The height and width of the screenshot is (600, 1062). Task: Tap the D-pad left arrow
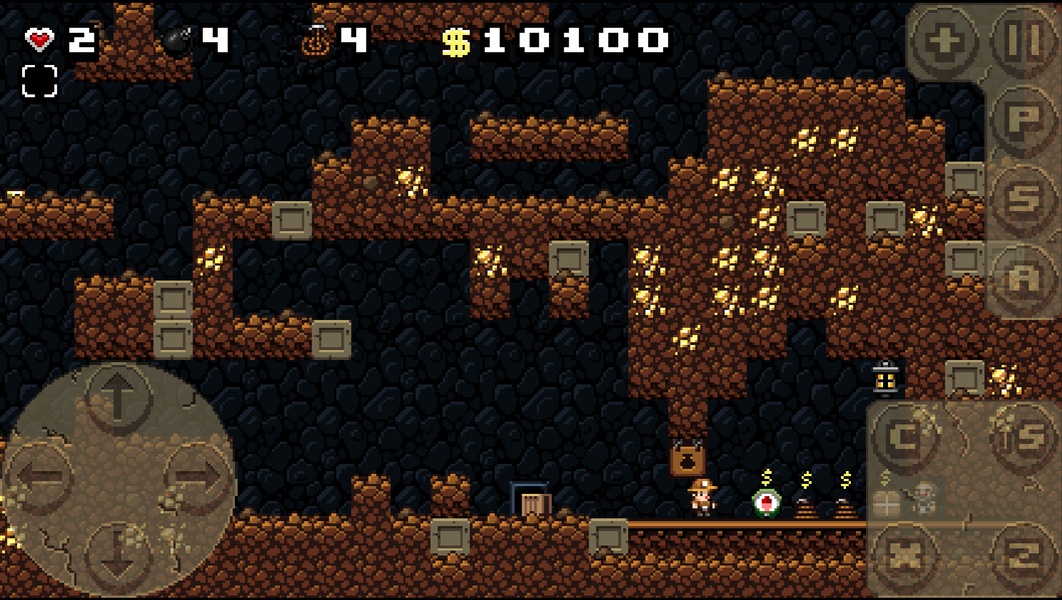(x=40, y=477)
